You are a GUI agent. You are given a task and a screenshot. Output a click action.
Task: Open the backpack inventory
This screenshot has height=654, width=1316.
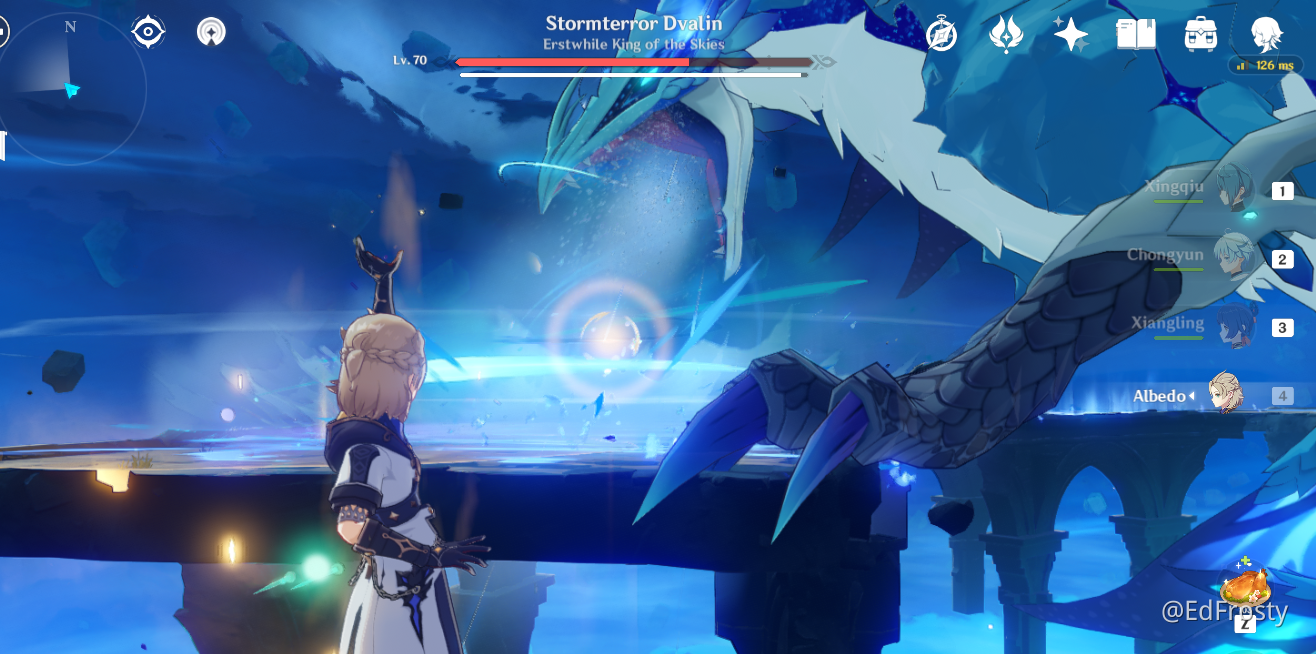tap(1200, 35)
